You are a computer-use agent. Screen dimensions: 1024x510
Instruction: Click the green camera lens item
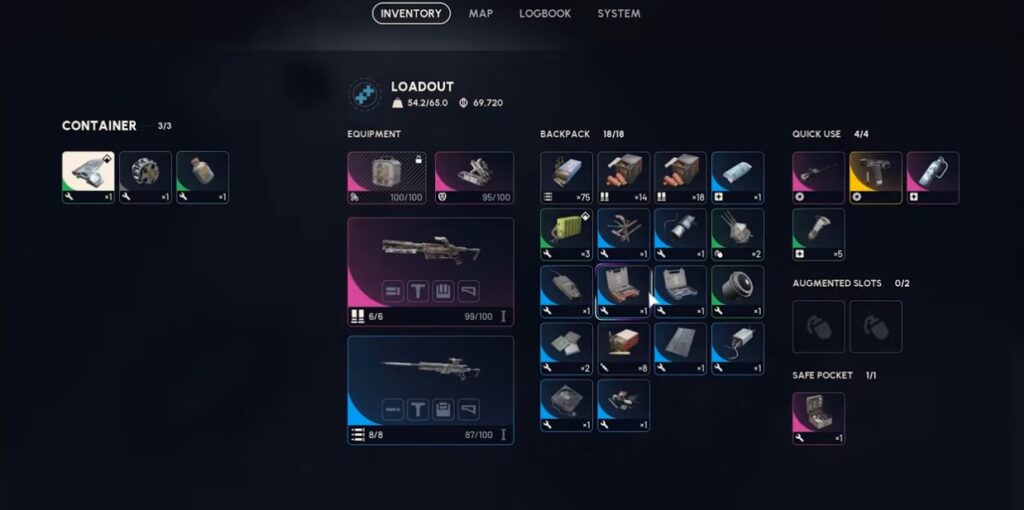pos(738,291)
